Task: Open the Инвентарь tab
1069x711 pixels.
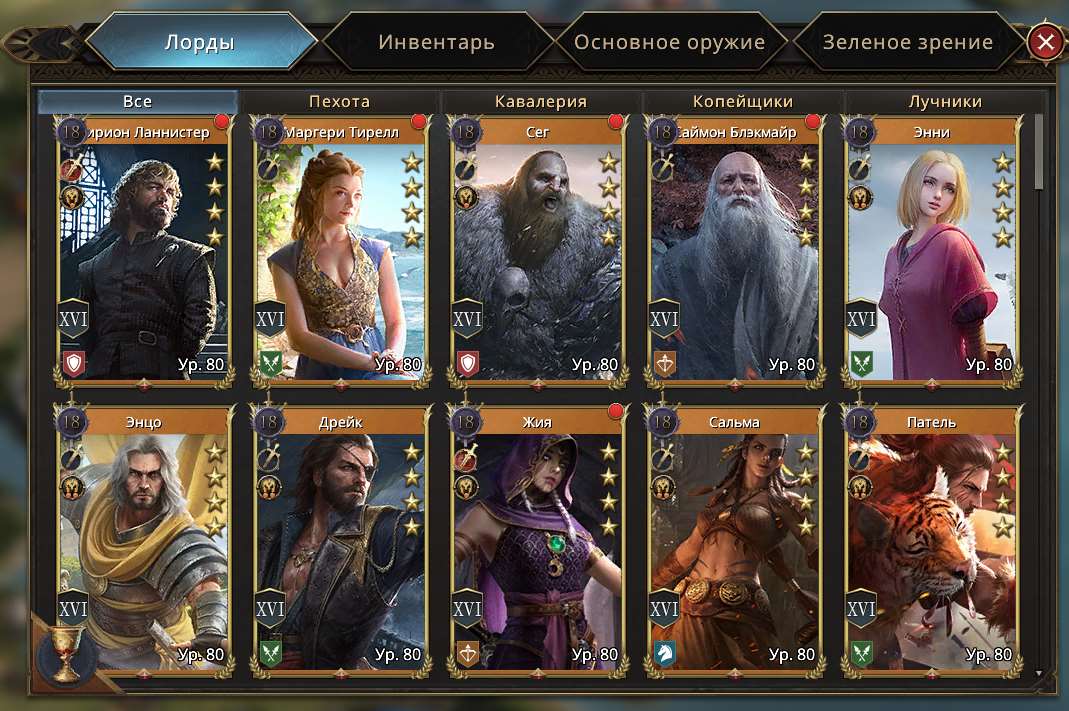Action: (x=436, y=42)
